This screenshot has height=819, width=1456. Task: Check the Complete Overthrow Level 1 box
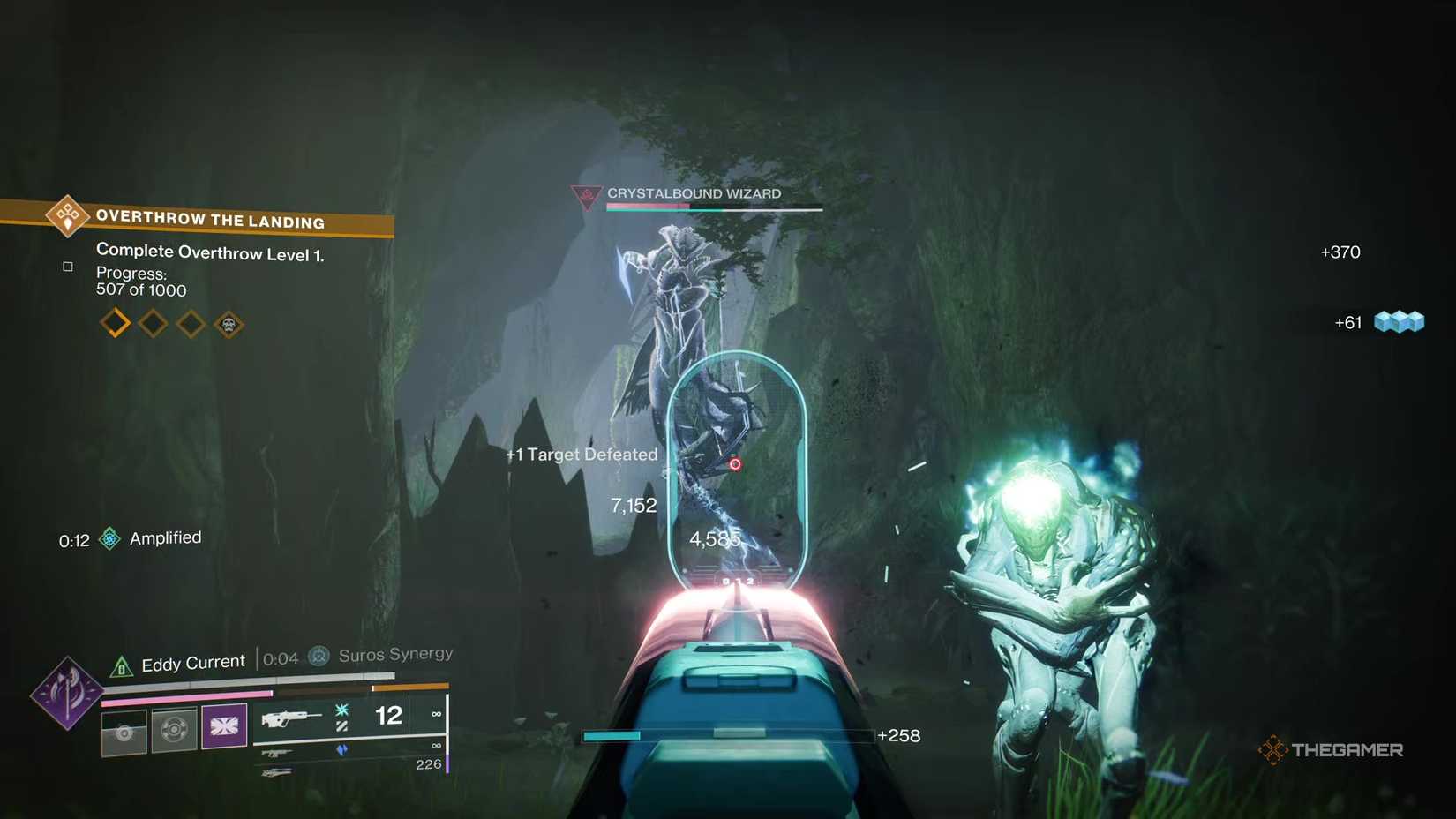point(68,267)
